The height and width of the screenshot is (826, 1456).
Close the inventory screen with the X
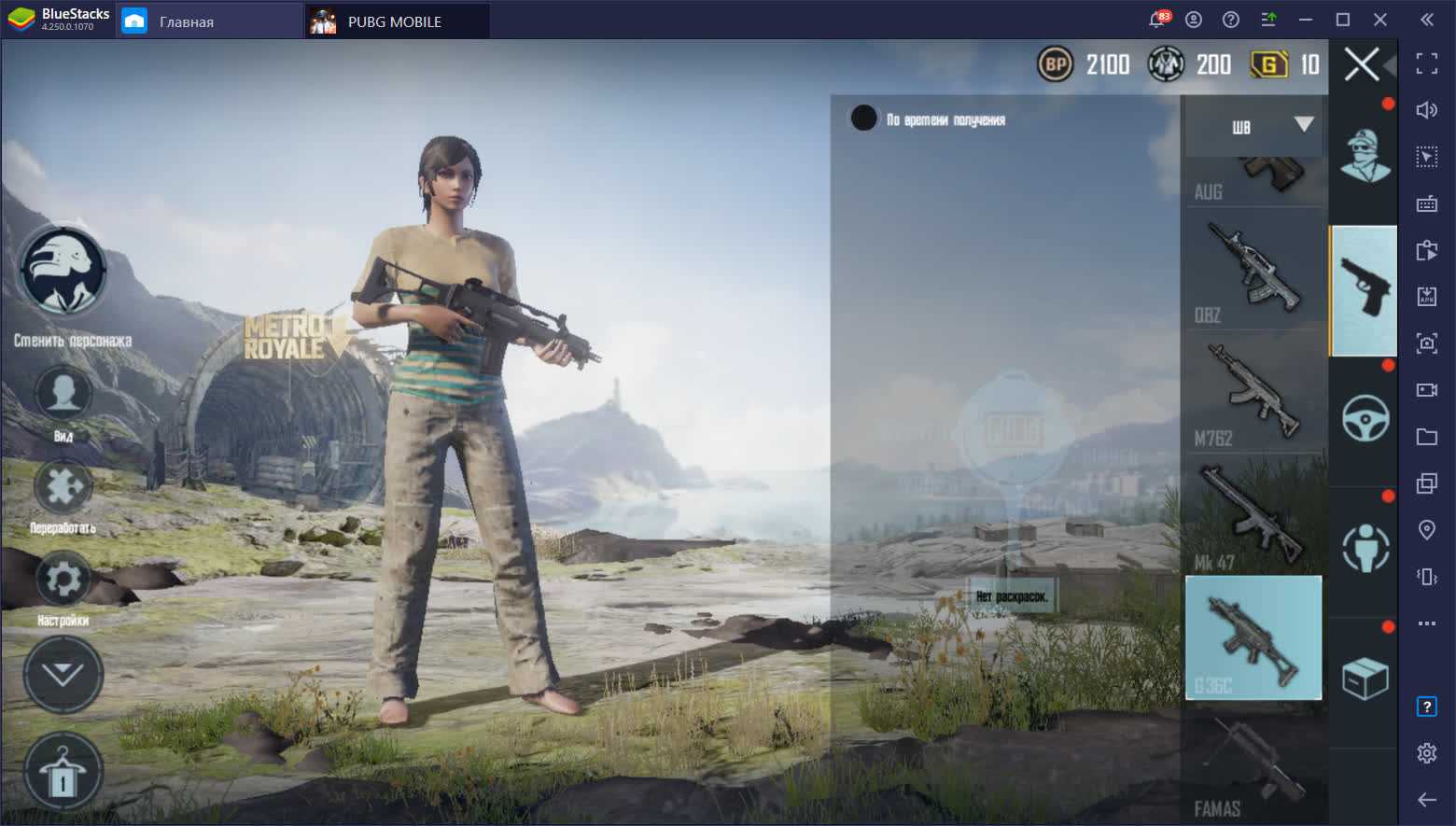coord(1361,64)
